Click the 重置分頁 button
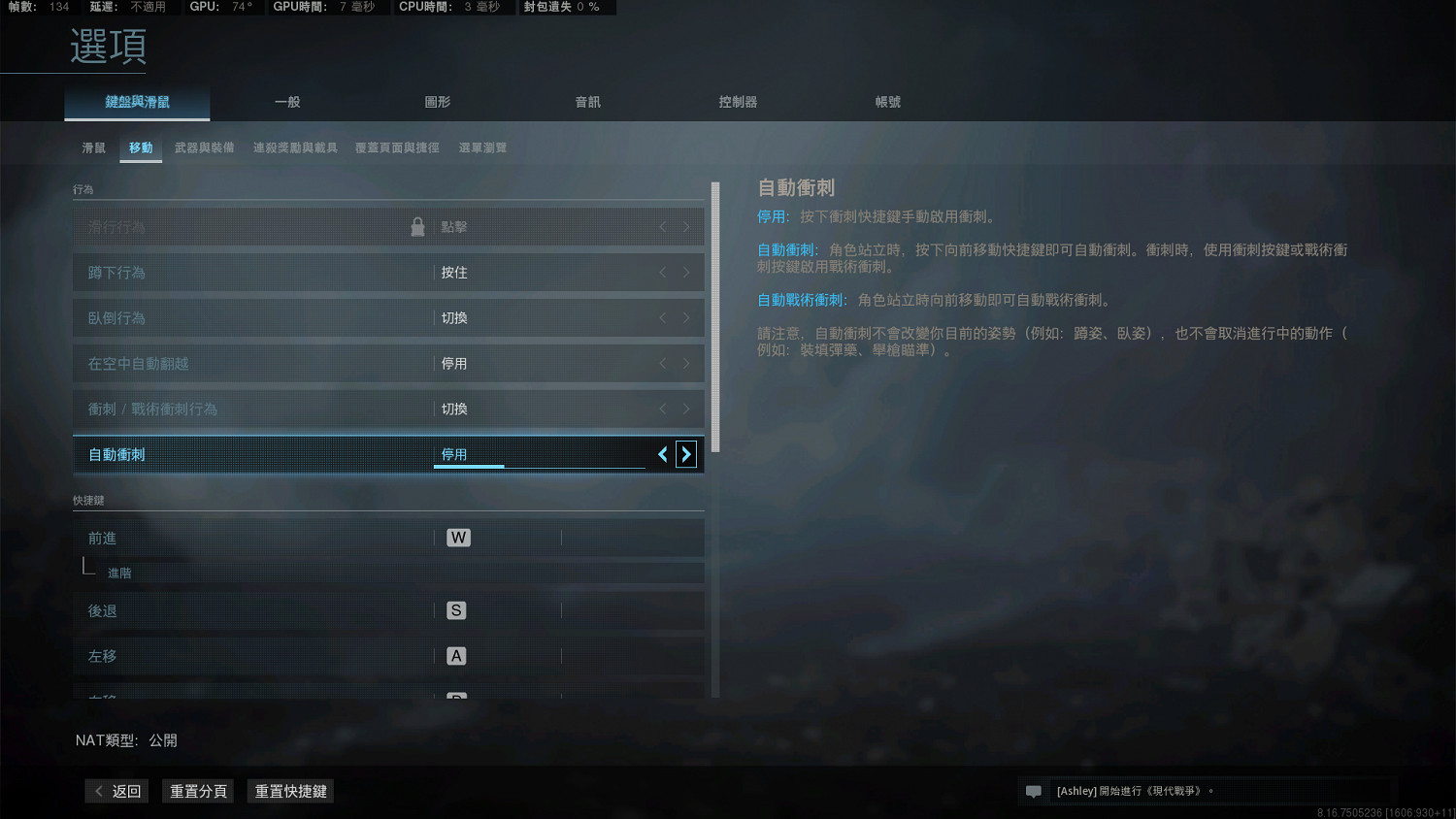Image resolution: width=1456 pixels, height=819 pixels. click(x=197, y=791)
